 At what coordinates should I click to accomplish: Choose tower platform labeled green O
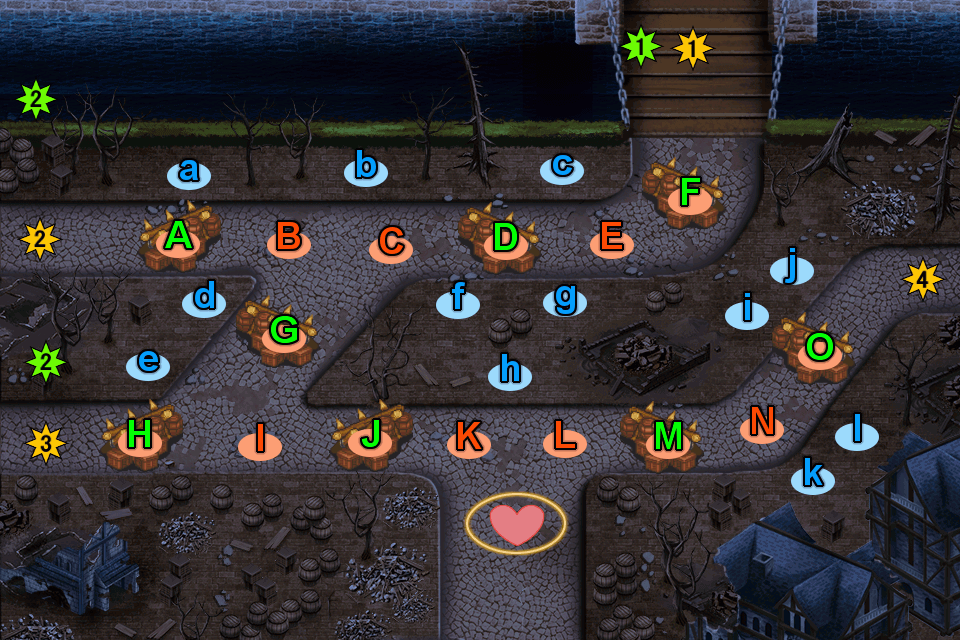tap(819, 348)
